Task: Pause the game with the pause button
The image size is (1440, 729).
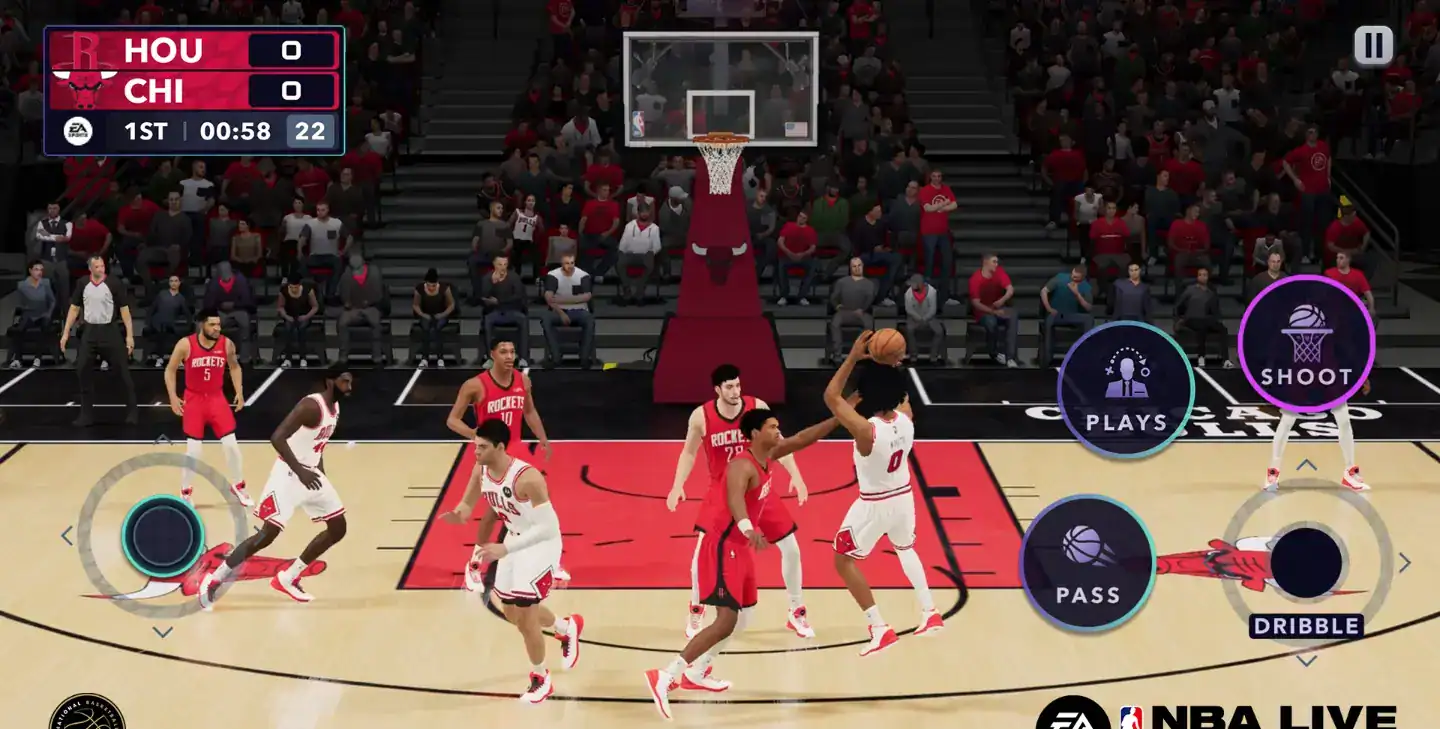Action: 1373,45
